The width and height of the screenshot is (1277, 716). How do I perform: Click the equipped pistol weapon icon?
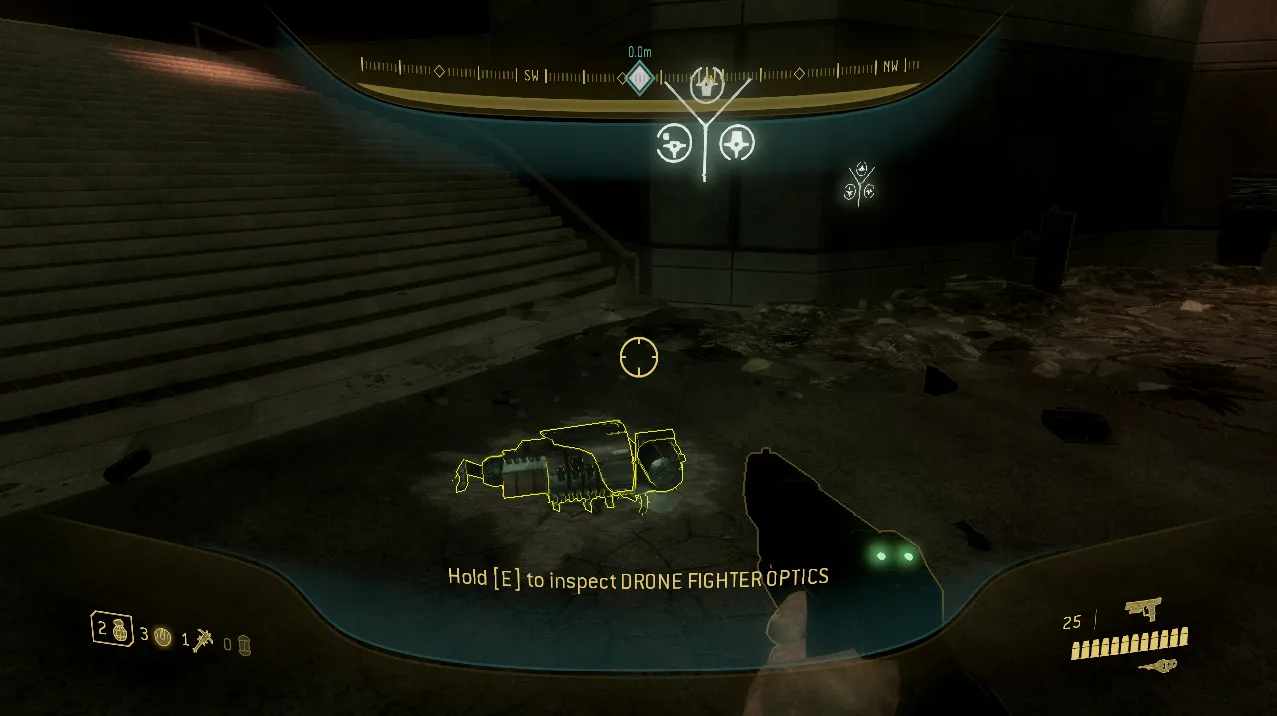pyautogui.click(x=1142, y=609)
